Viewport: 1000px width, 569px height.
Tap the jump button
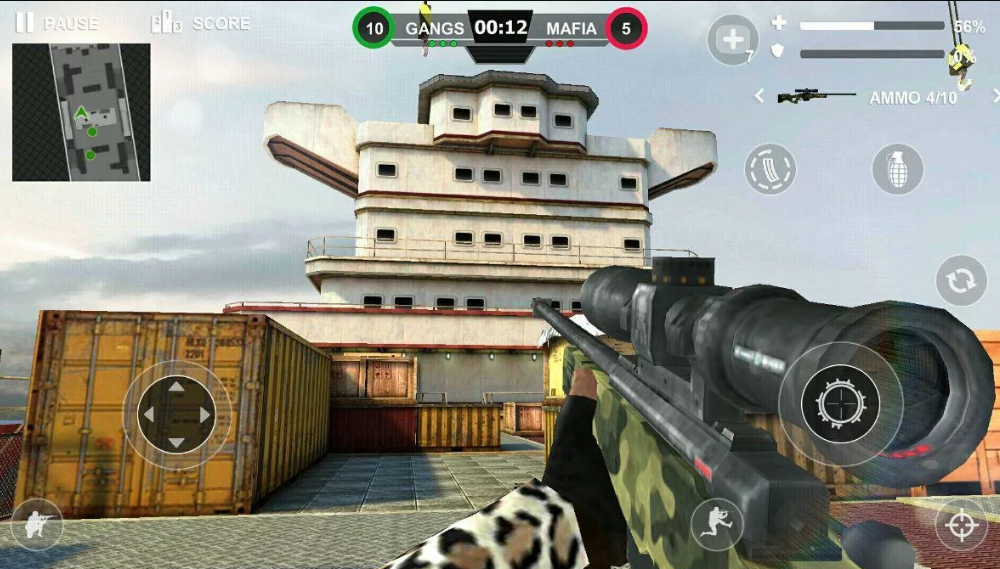pos(717,524)
